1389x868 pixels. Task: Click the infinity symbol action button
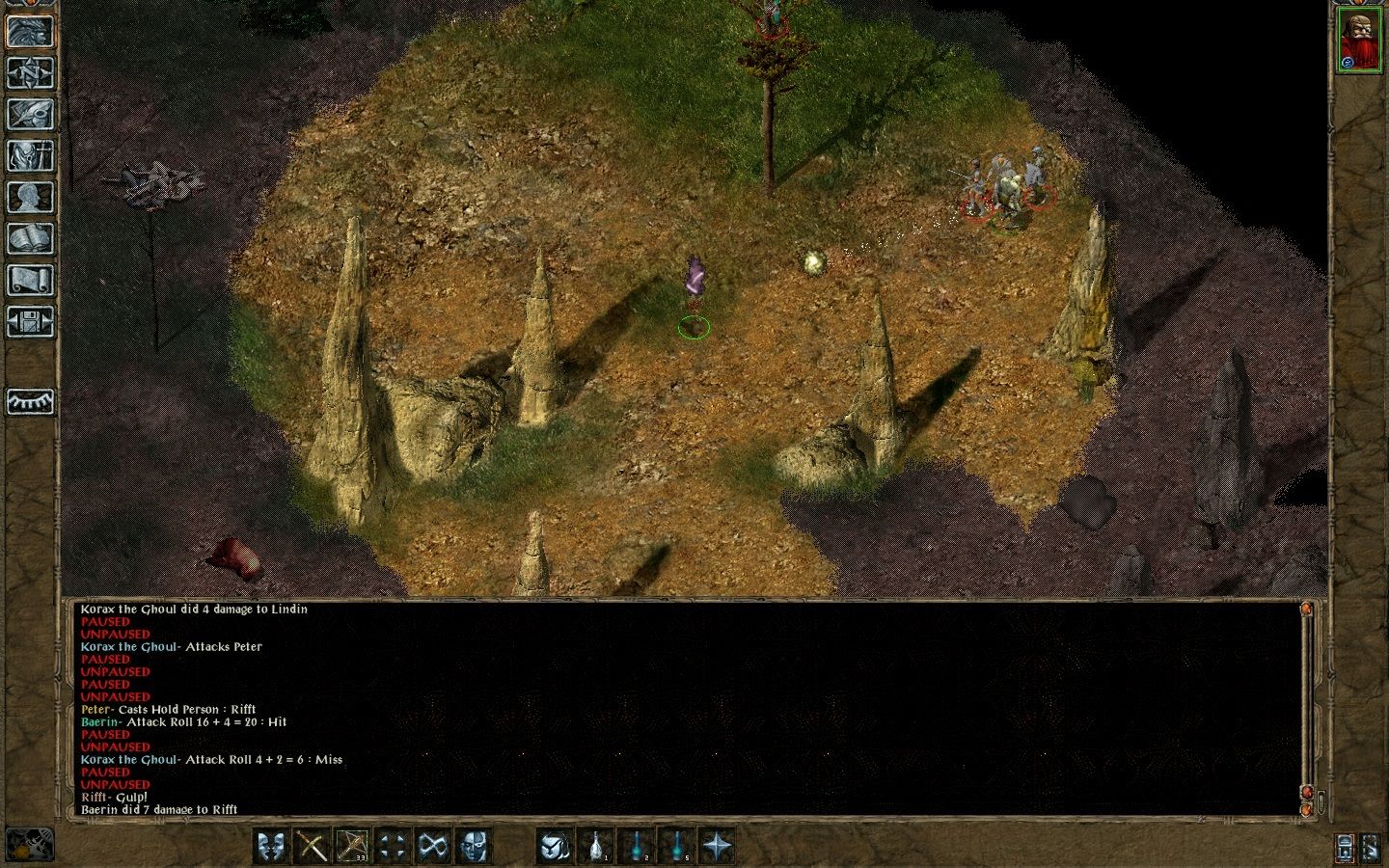coord(433,846)
